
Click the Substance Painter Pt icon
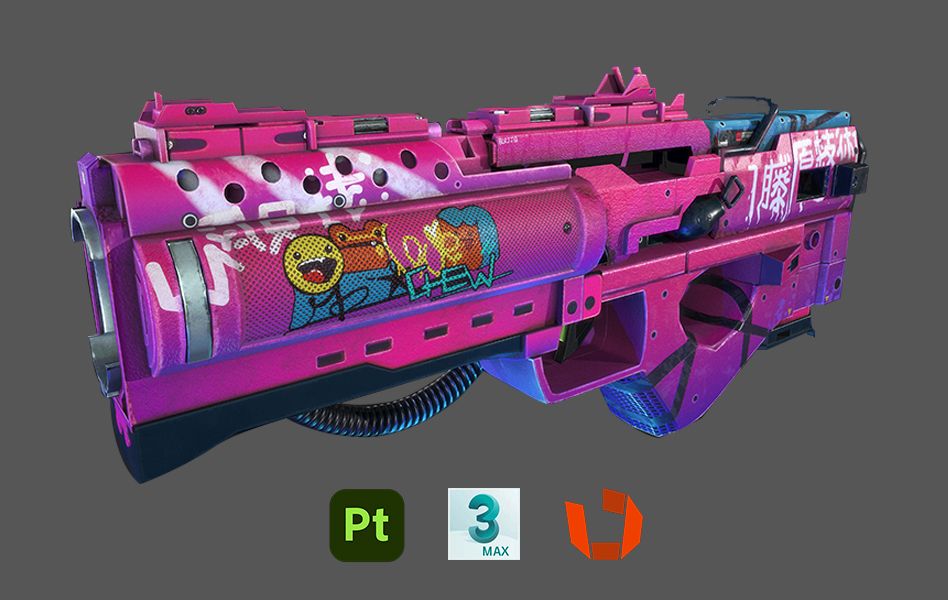(366, 525)
